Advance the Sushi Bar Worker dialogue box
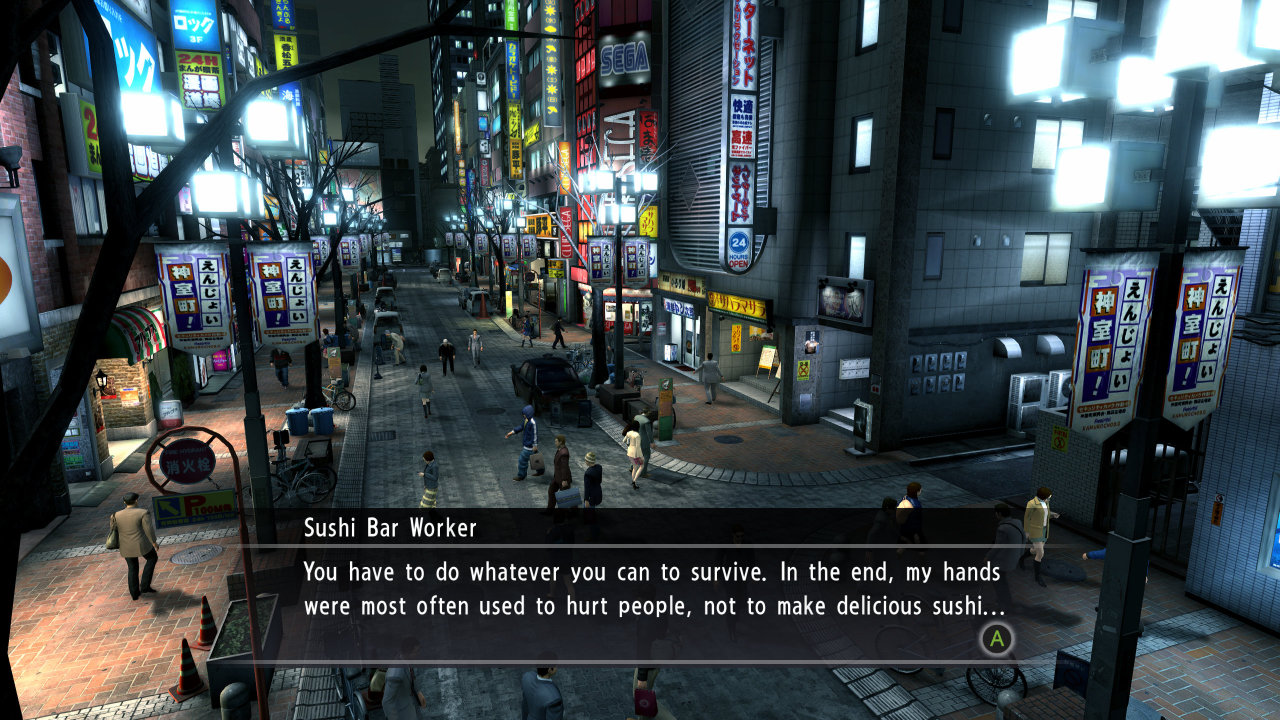This screenshot has width=1280, height=720. pos(996,638)
